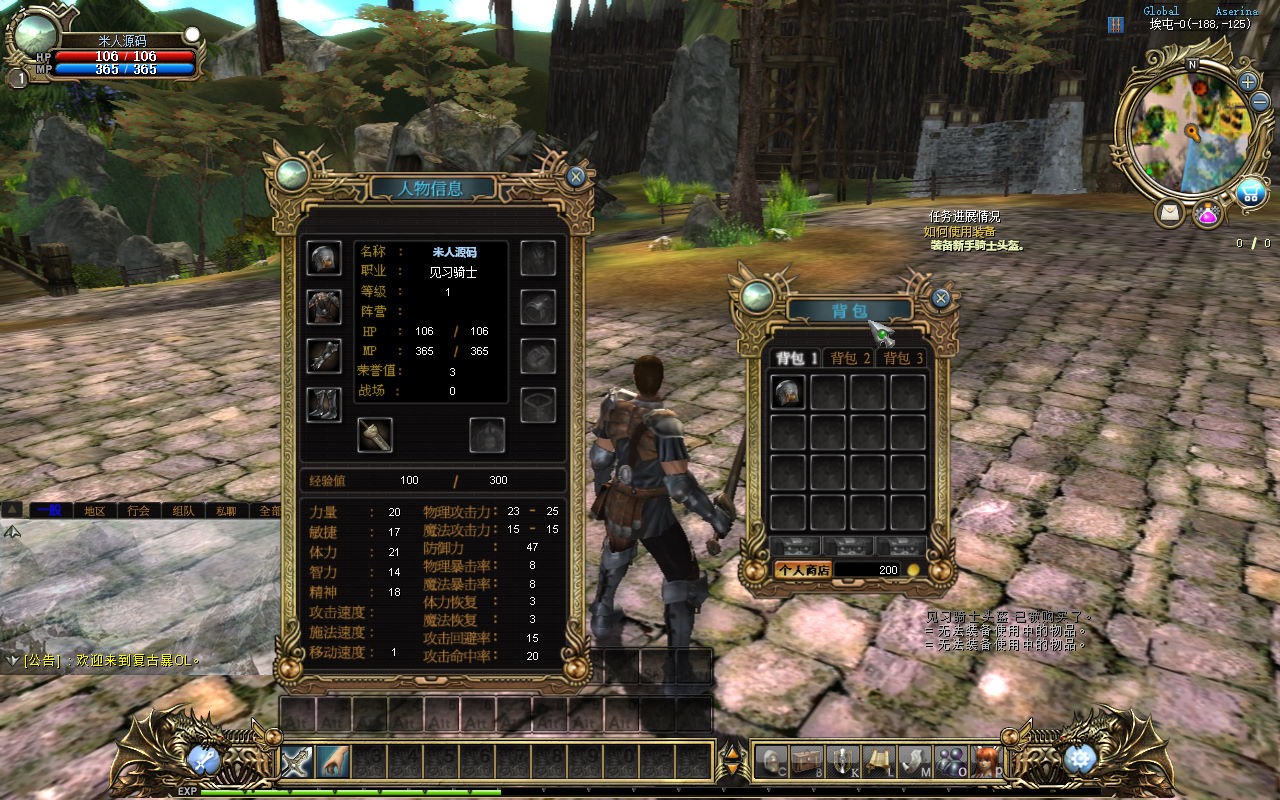Image resolution: width=1280 pixels, height=800 pixels.
Task: Open the treasure chest bag menu icon
Action: pos(807,762)
